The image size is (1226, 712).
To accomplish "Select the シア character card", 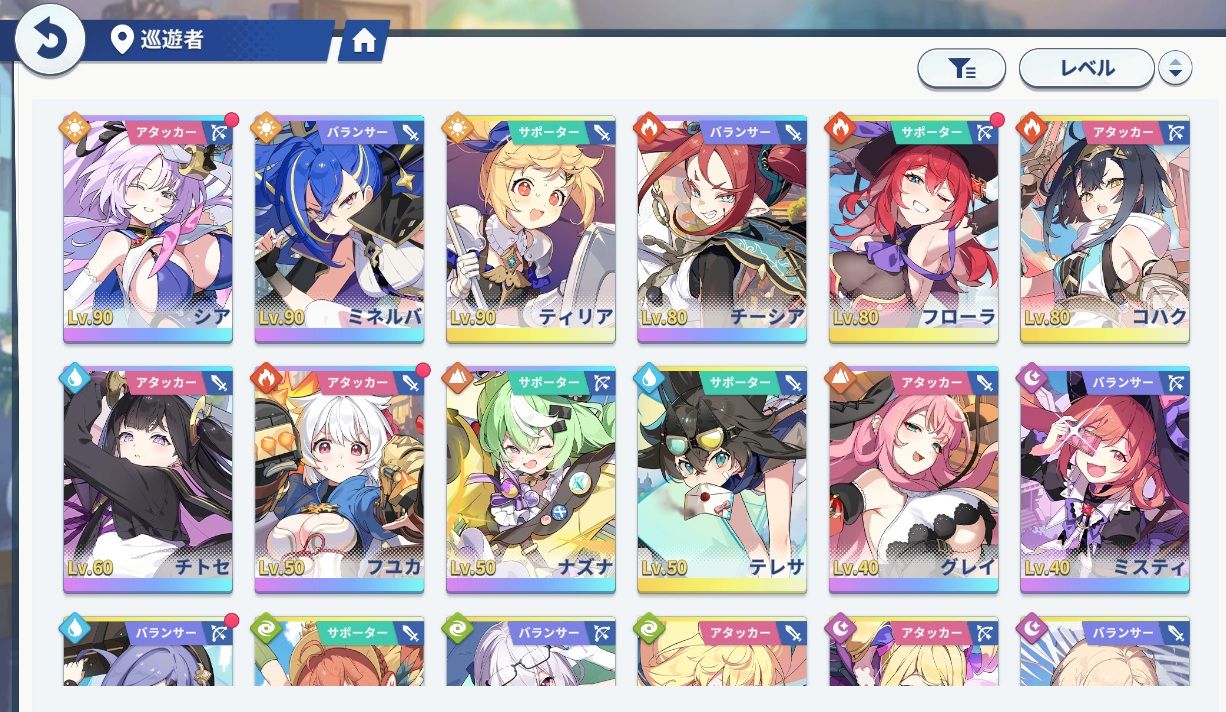I will tap(148, 230).
